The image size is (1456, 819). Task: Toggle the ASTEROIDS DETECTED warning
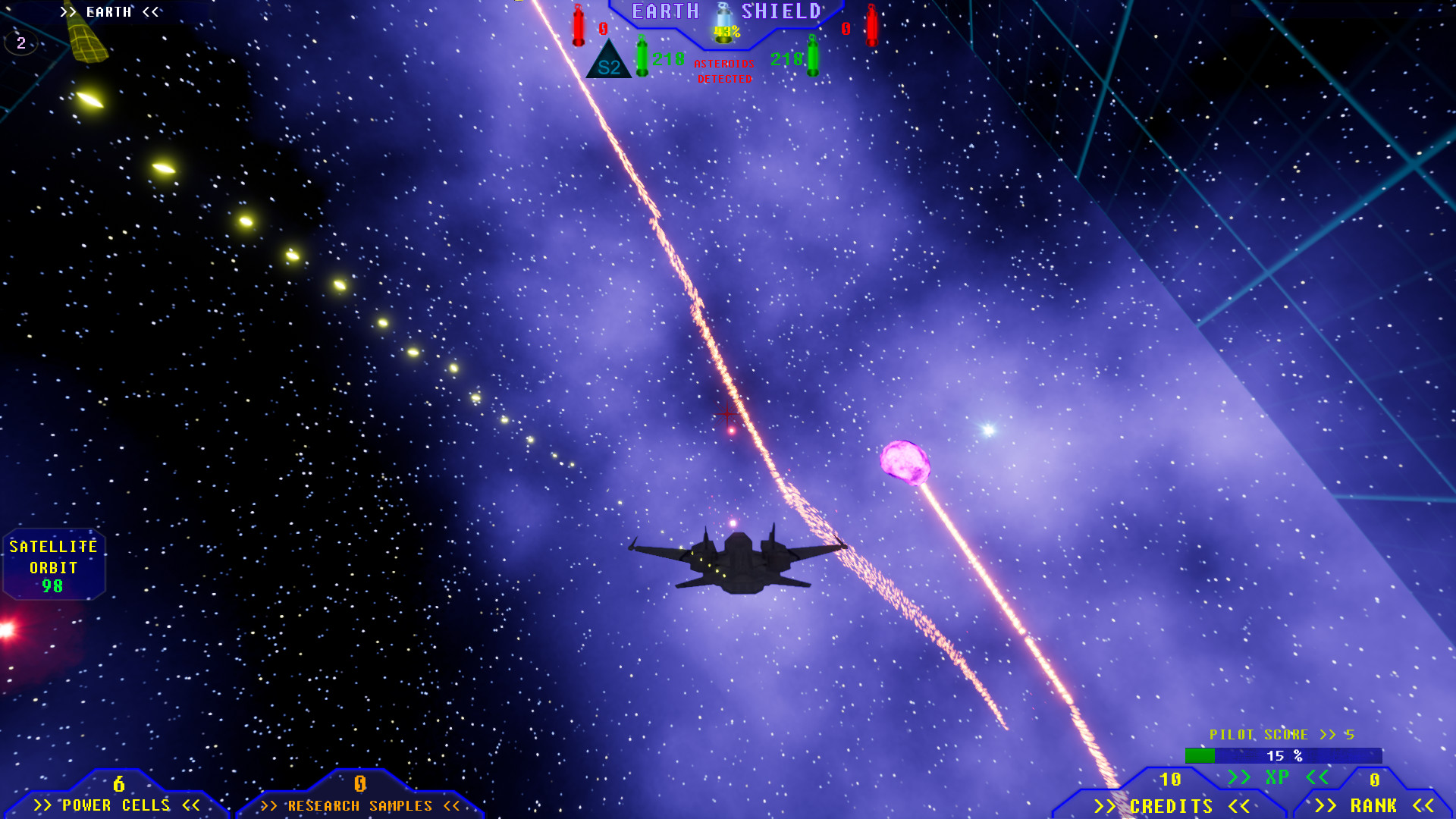click(723, 71)
